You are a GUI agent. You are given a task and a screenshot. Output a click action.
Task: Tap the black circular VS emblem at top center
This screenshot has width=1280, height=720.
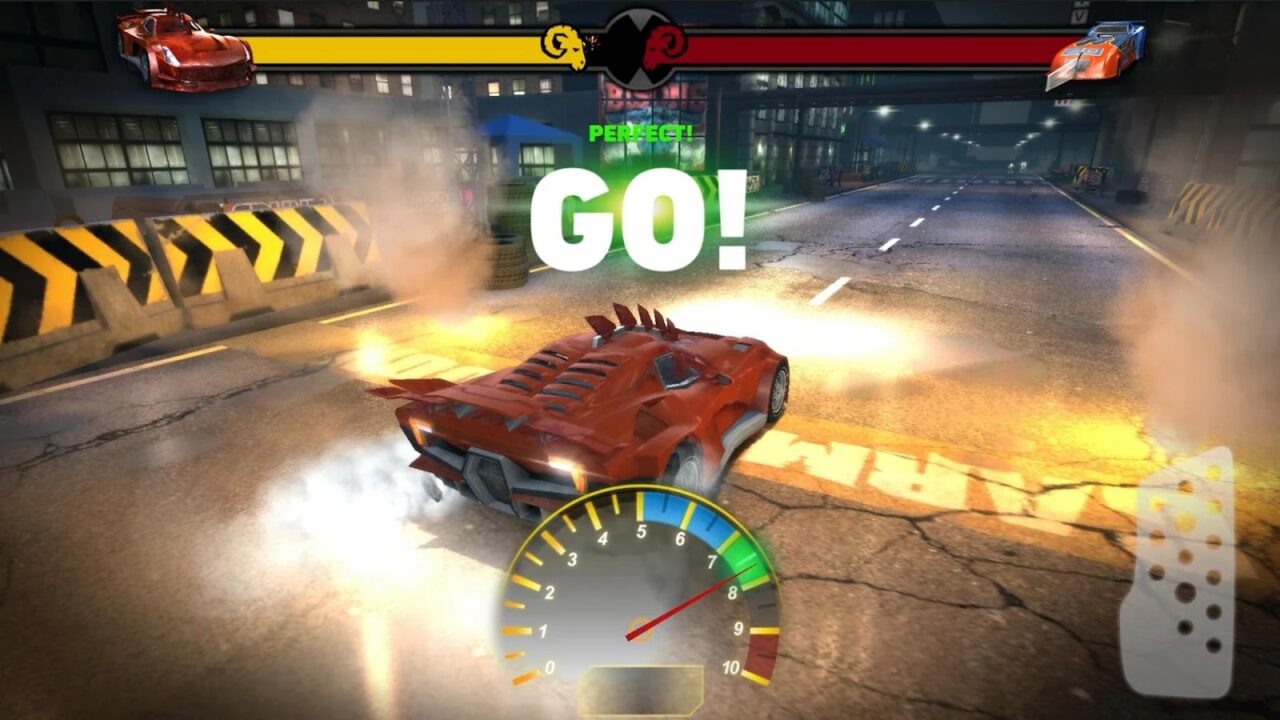[x=640, y=48]
